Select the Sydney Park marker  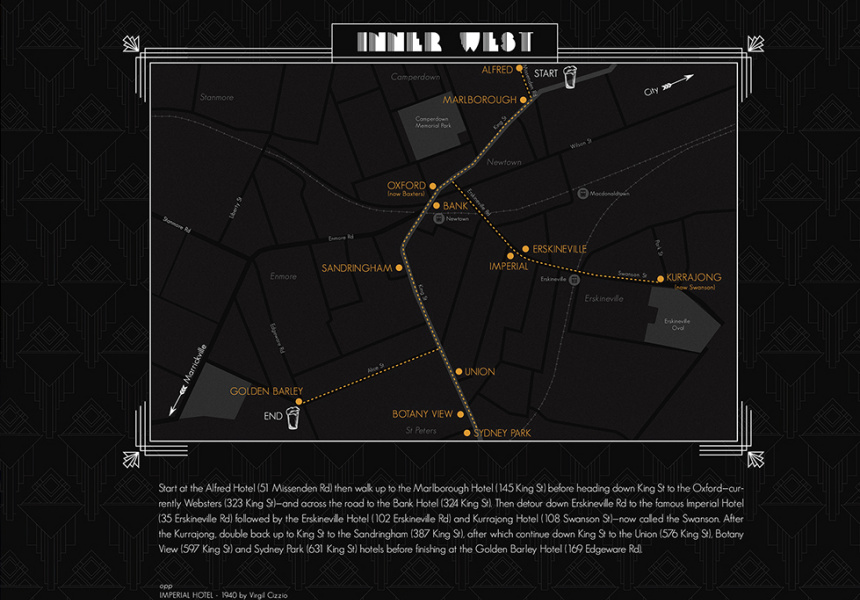[x=467, y=433]
